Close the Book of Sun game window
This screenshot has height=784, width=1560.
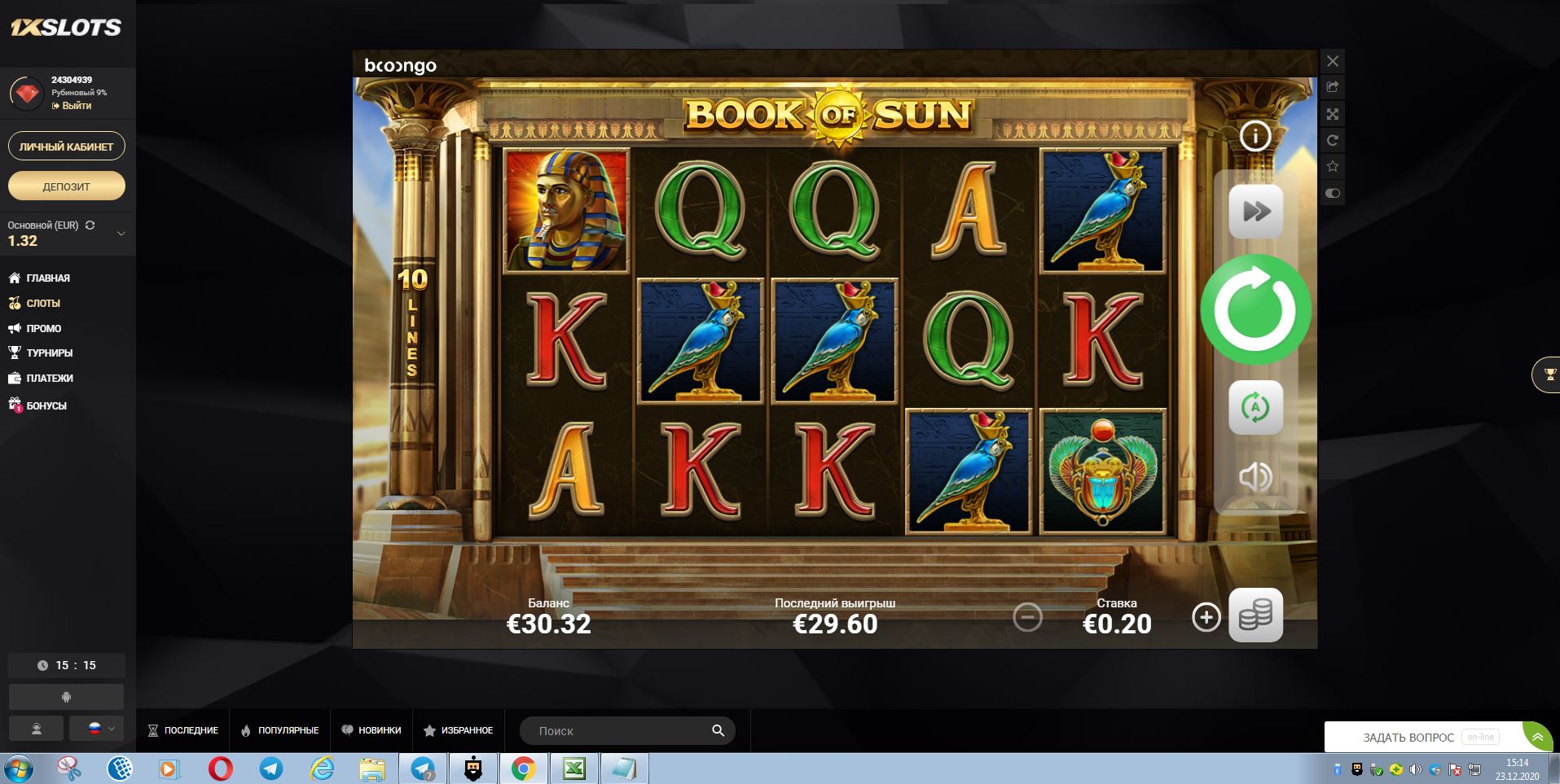tap(1333, 61)
